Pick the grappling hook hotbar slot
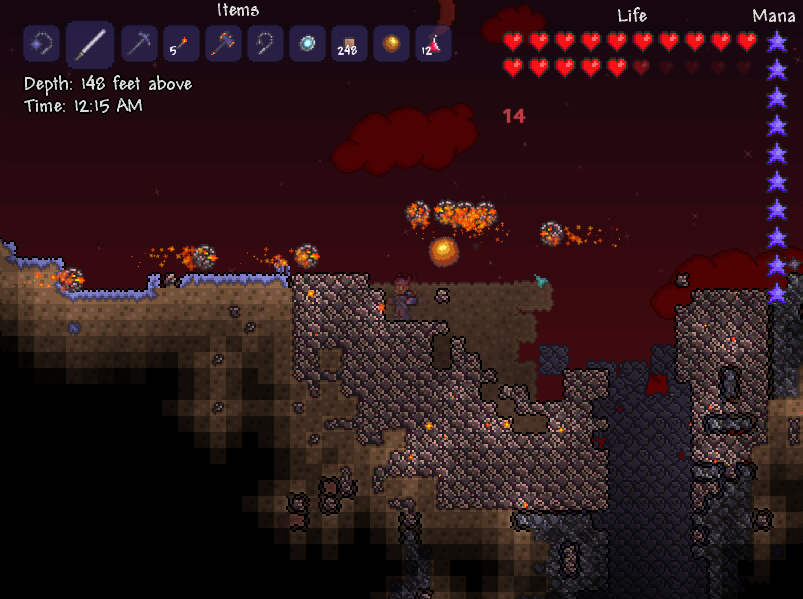The height and width of the screenshot is (599, 803). [x=265, y=45]
